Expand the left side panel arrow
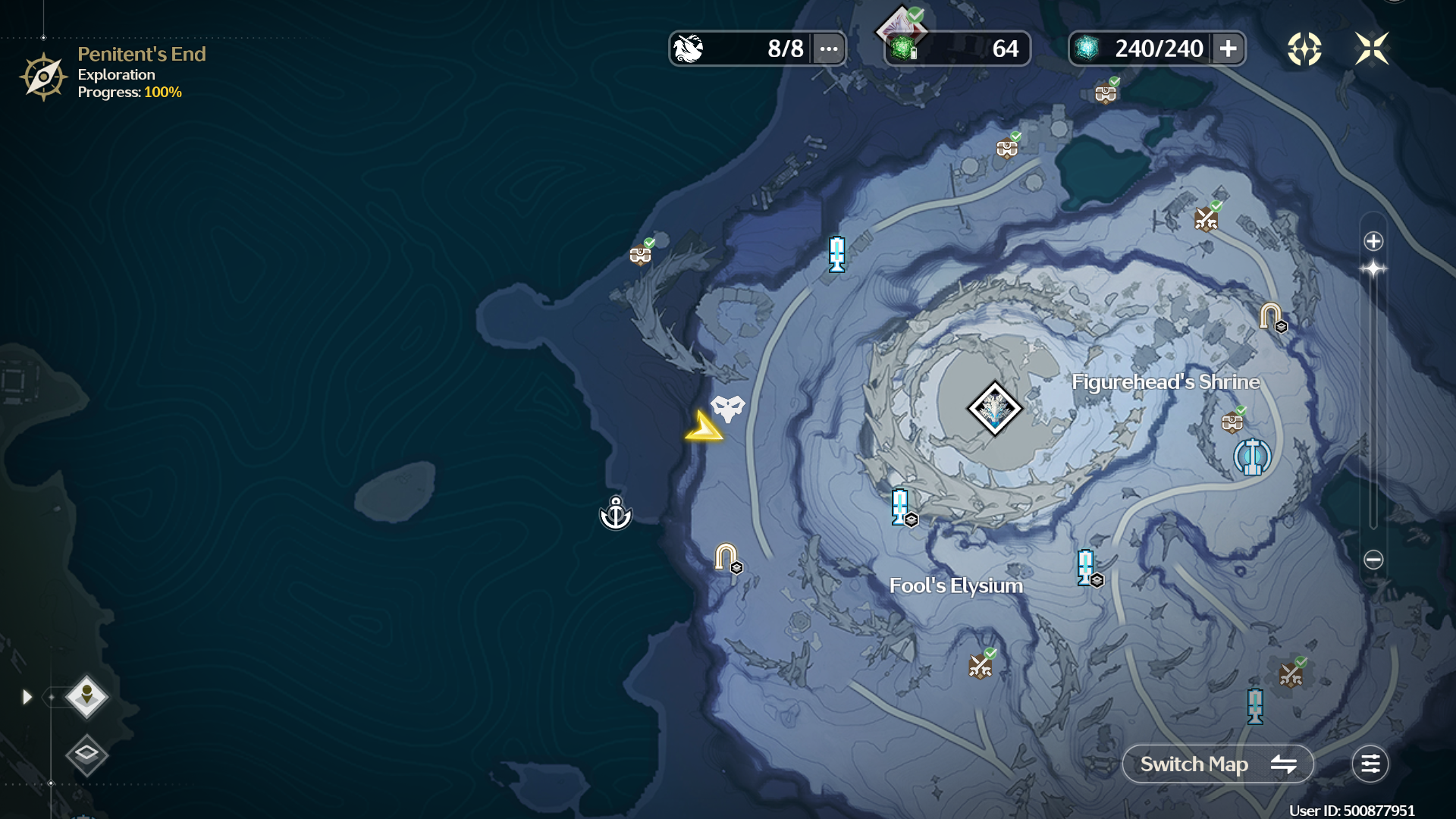1456x819 pixels. click(x=27, y=697)
